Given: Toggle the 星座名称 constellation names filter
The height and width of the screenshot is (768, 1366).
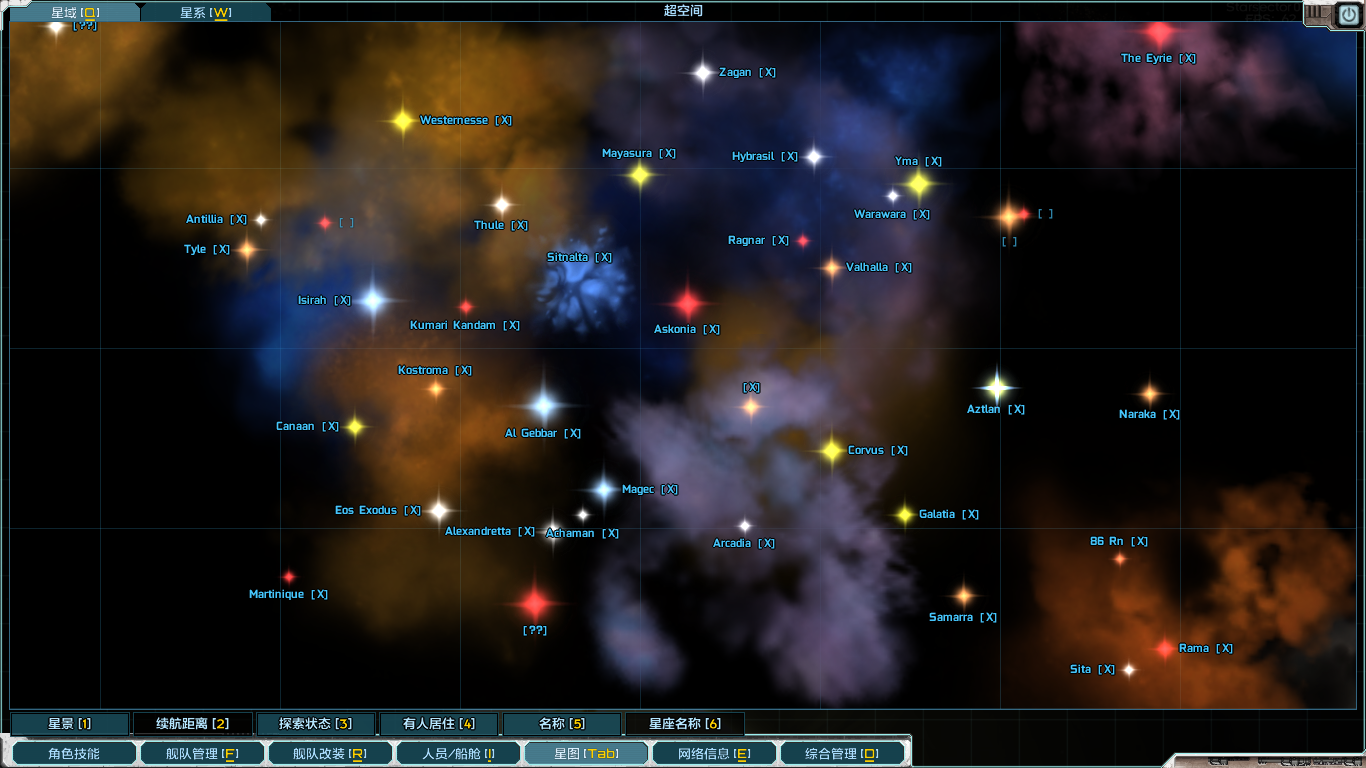Looking at the screenshot, I should click(685, 723).
